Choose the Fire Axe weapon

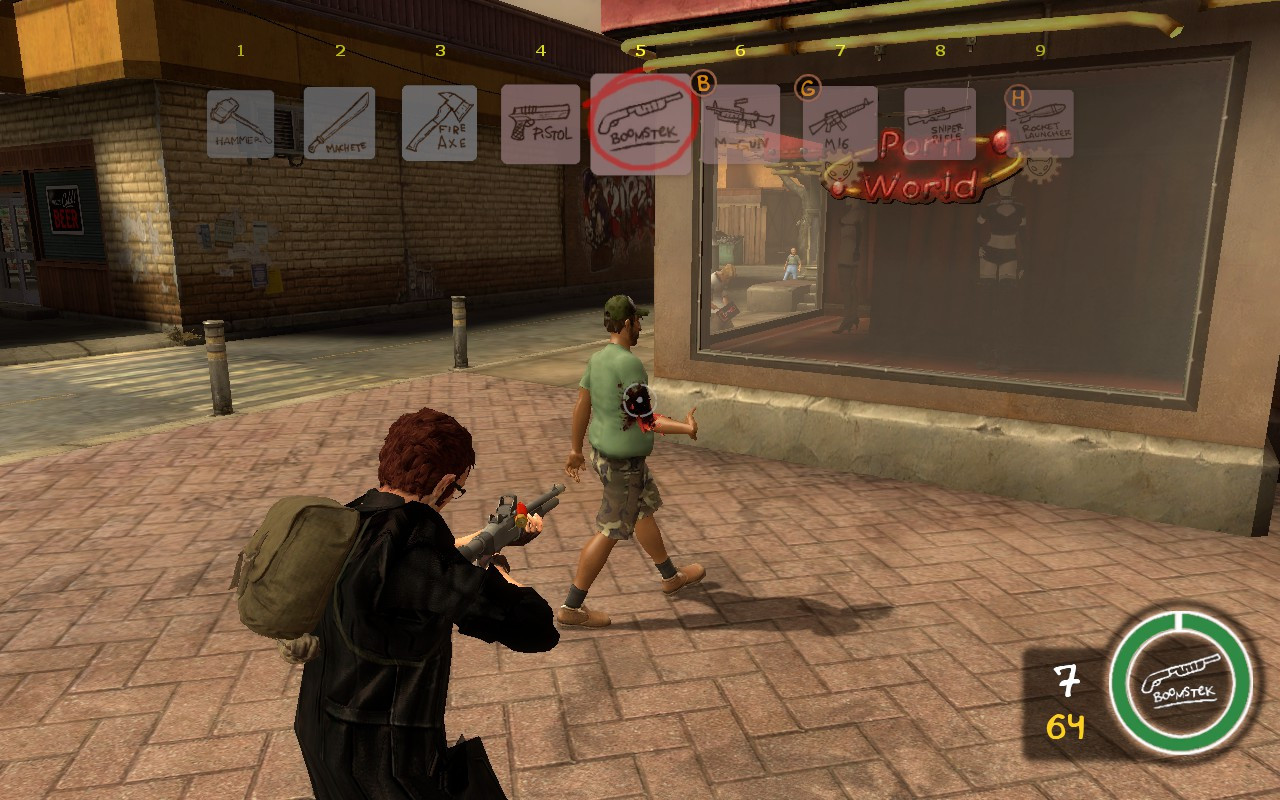[x=441, y=121]
